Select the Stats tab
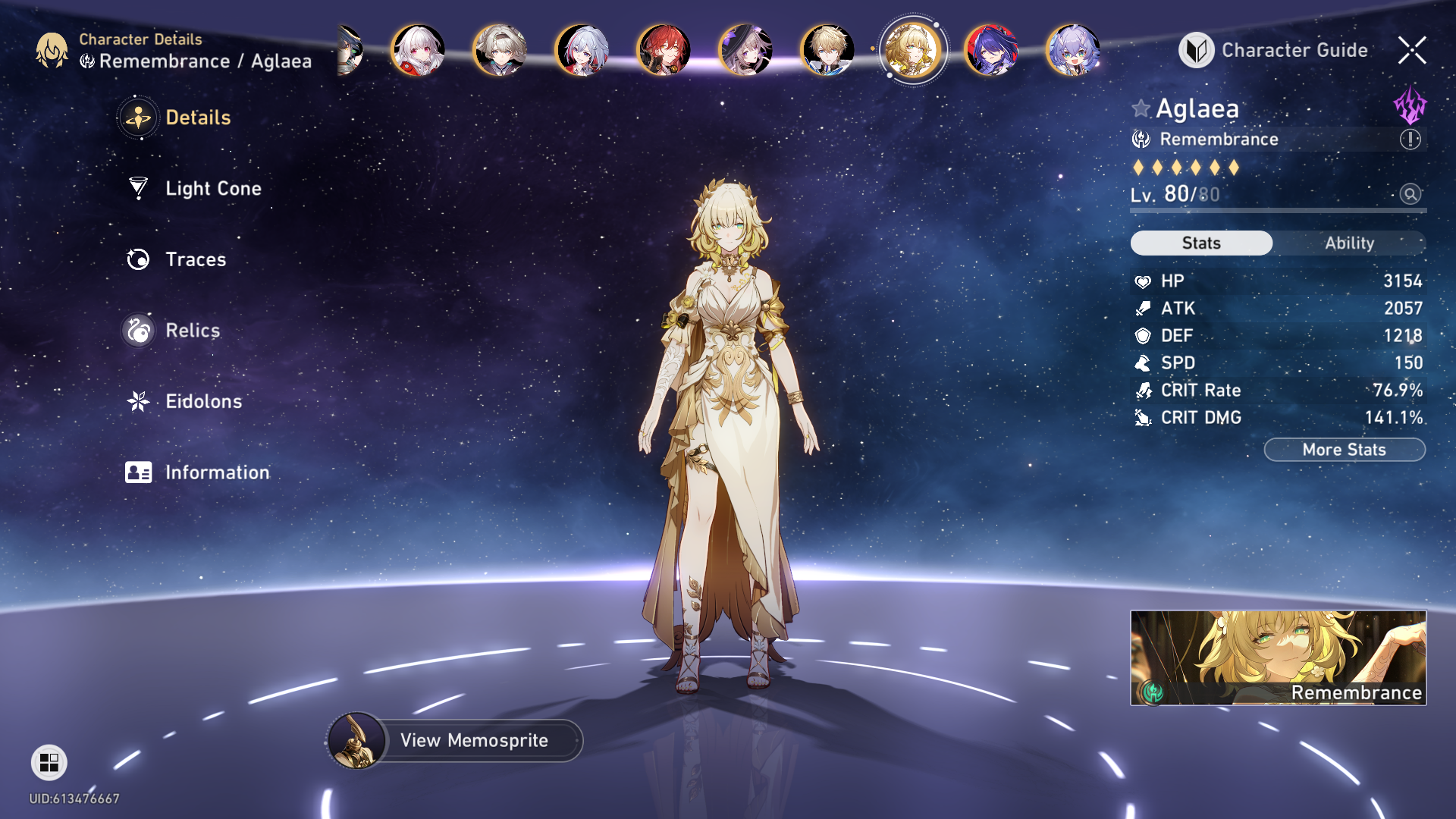The height and width of the screenshot is (819, 1456). pos(1201,243)
